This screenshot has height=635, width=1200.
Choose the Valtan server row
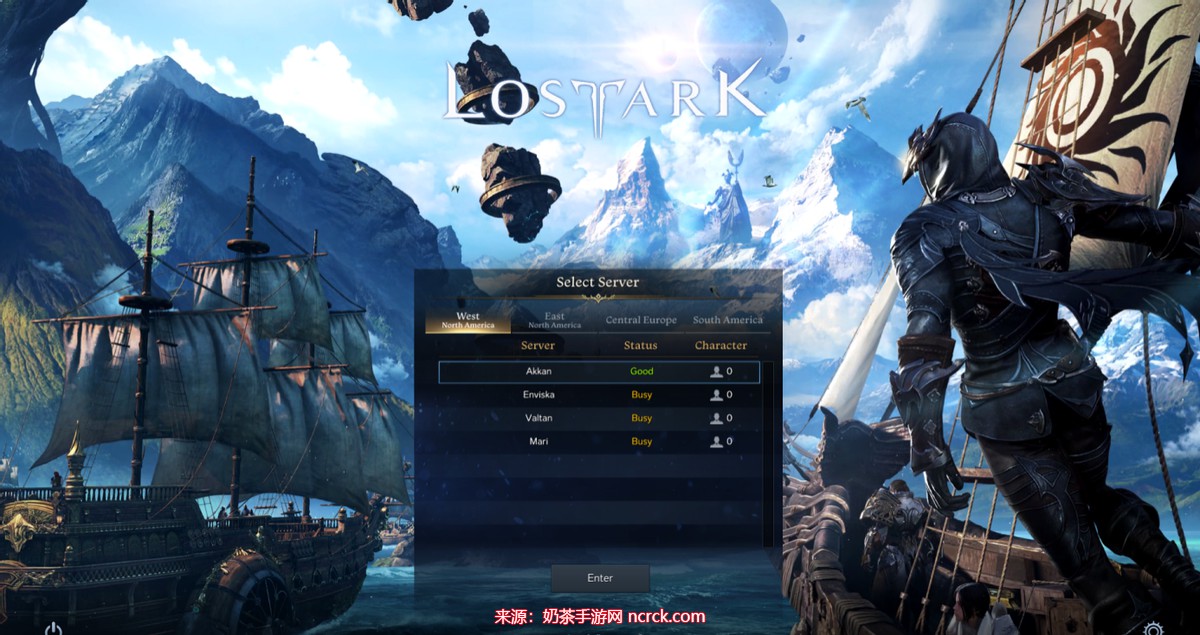[x=598, y=418]
